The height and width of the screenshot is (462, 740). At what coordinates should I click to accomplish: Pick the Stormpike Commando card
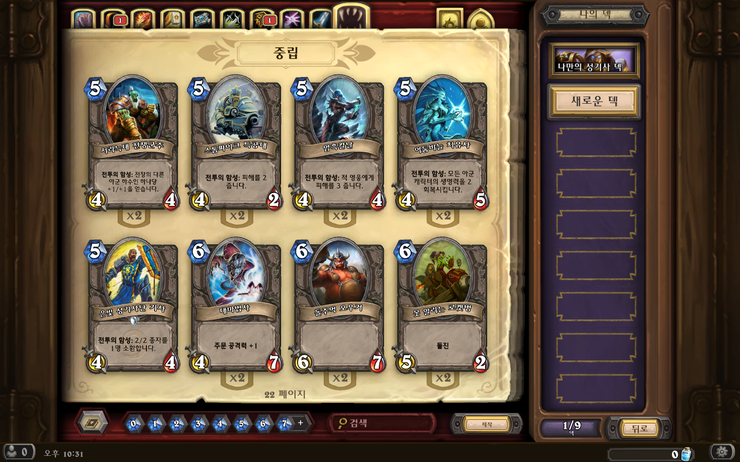pyautogui.click(x=237, y=147)
